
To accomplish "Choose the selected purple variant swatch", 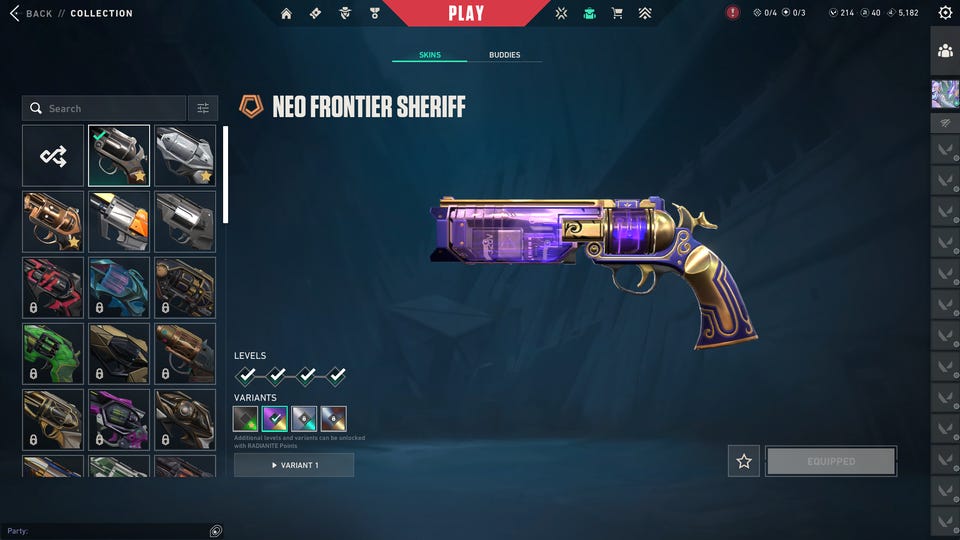I will click(275, 419).
